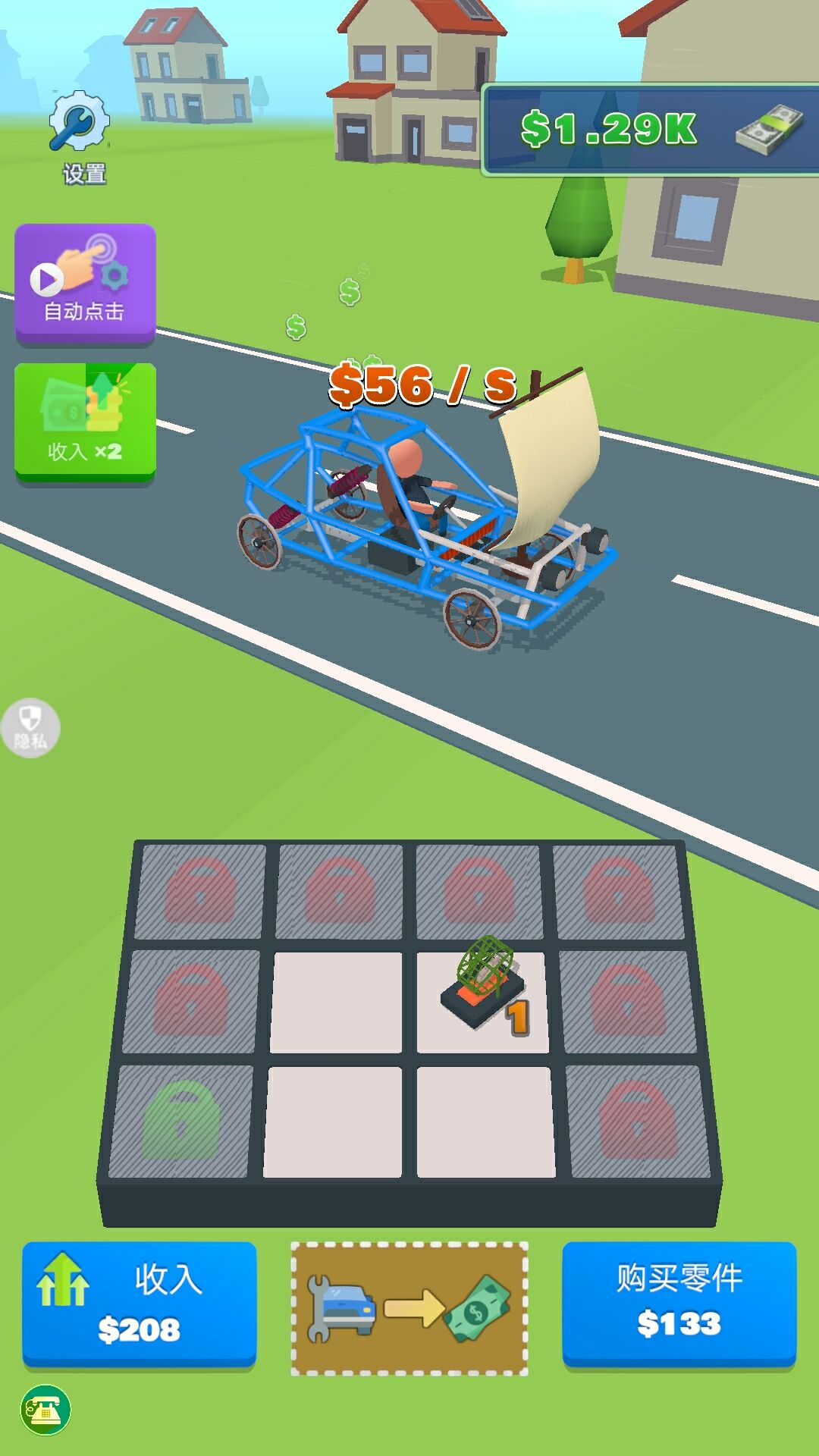Open the green telephone icon
The height and width of the screenshot is (1456, 819).
point(45,1410)
